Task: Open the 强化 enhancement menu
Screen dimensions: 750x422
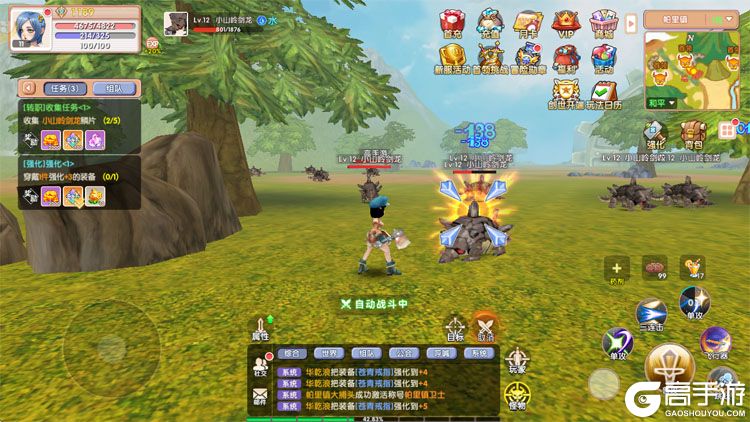Action: (655, 135)
